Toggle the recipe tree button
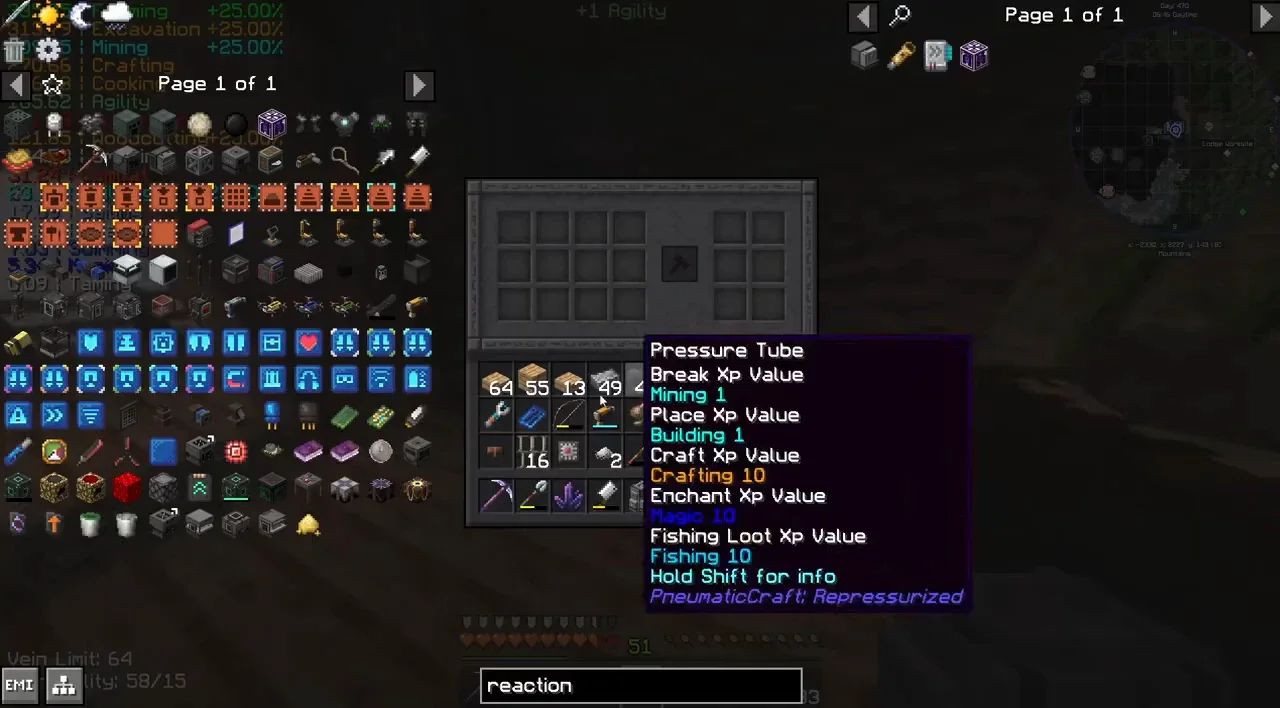The width and height of the screenshot is (1280, 708). point(64,686)
